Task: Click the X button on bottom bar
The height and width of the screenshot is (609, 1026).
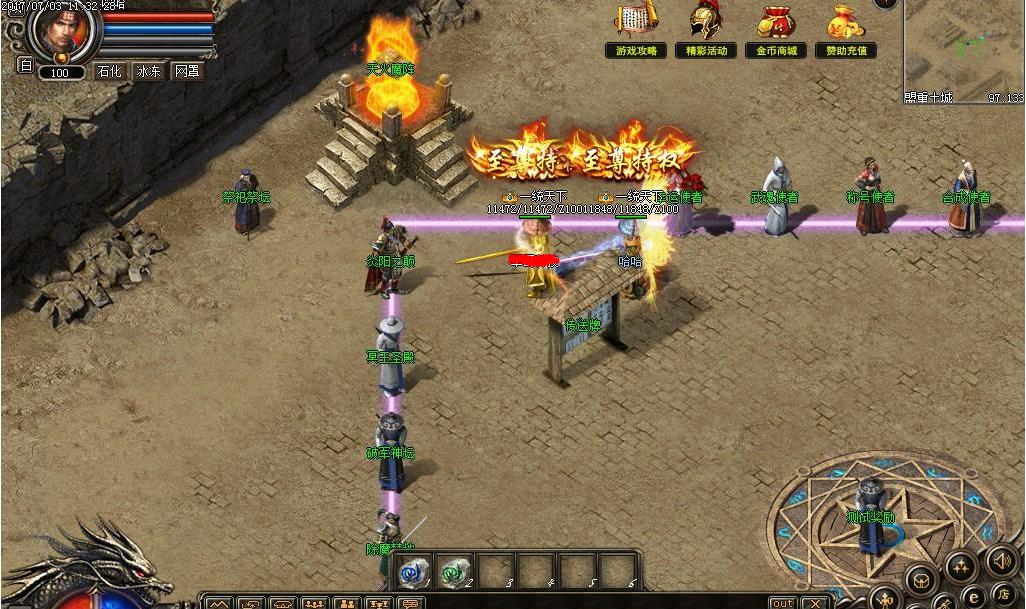Action: point(815,603)
